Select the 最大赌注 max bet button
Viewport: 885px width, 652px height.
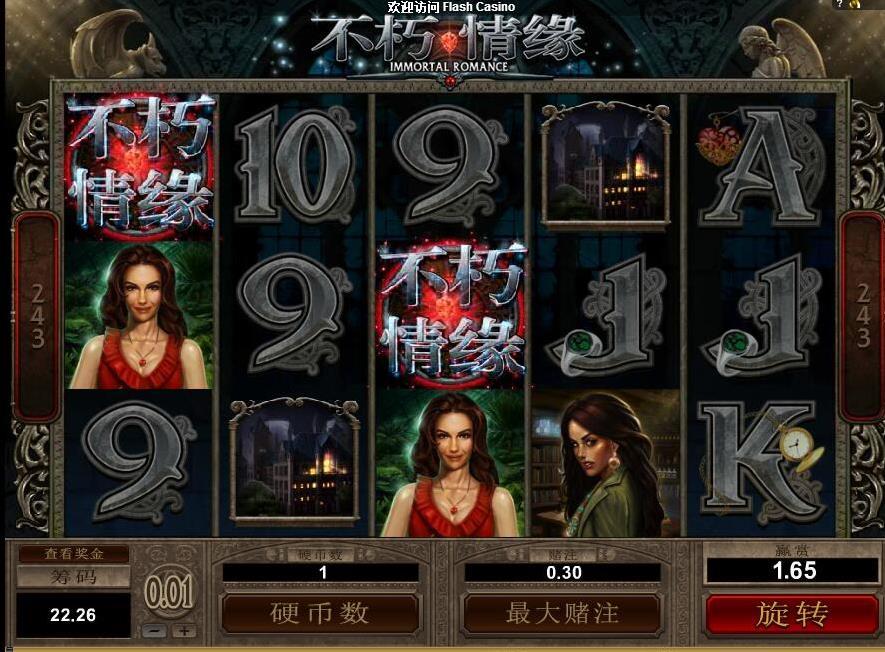(x=562, y=613)
